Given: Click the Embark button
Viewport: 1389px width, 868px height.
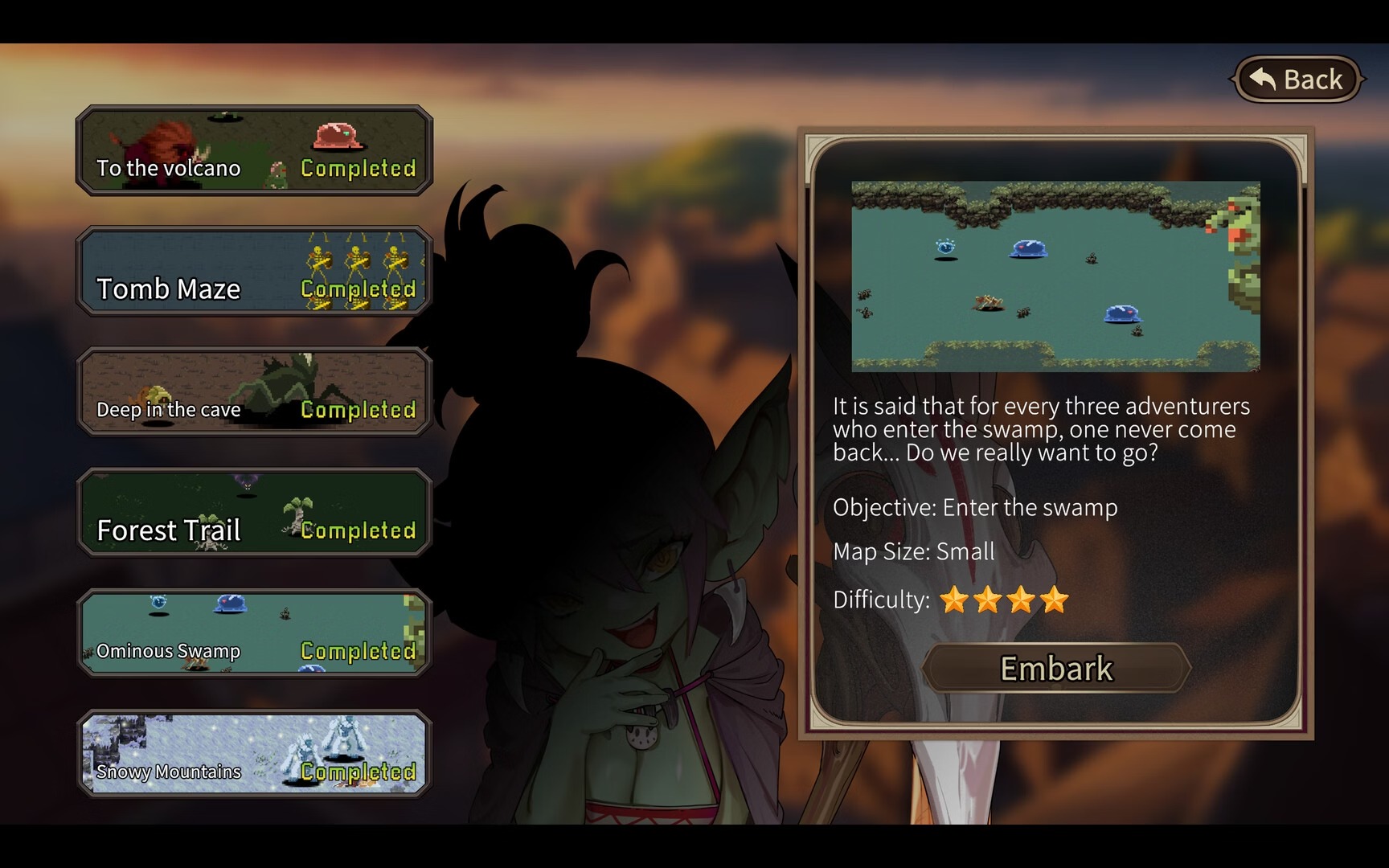Looking at the screenshot, I should pos(1055,668).
